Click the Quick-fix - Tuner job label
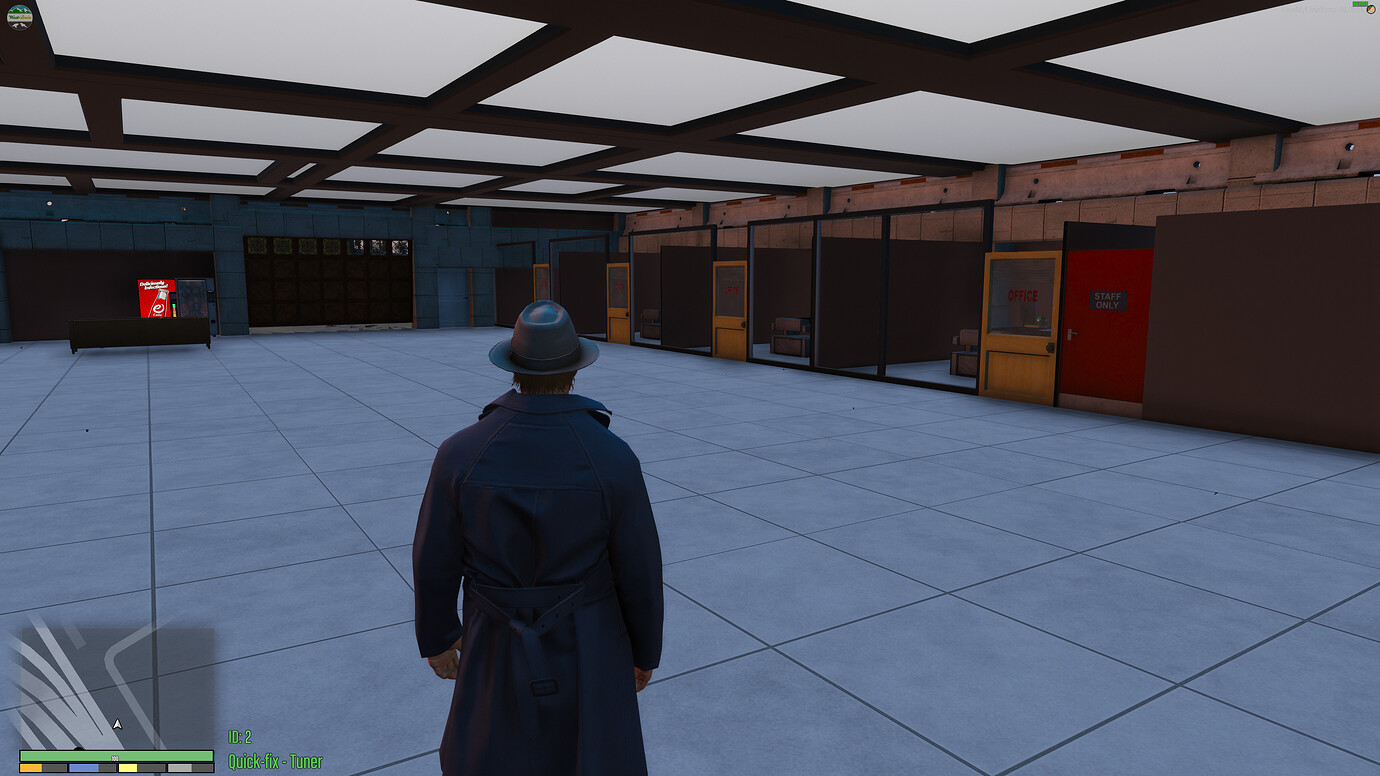Viewport: 1380px width, 776px height. (274, 760)
